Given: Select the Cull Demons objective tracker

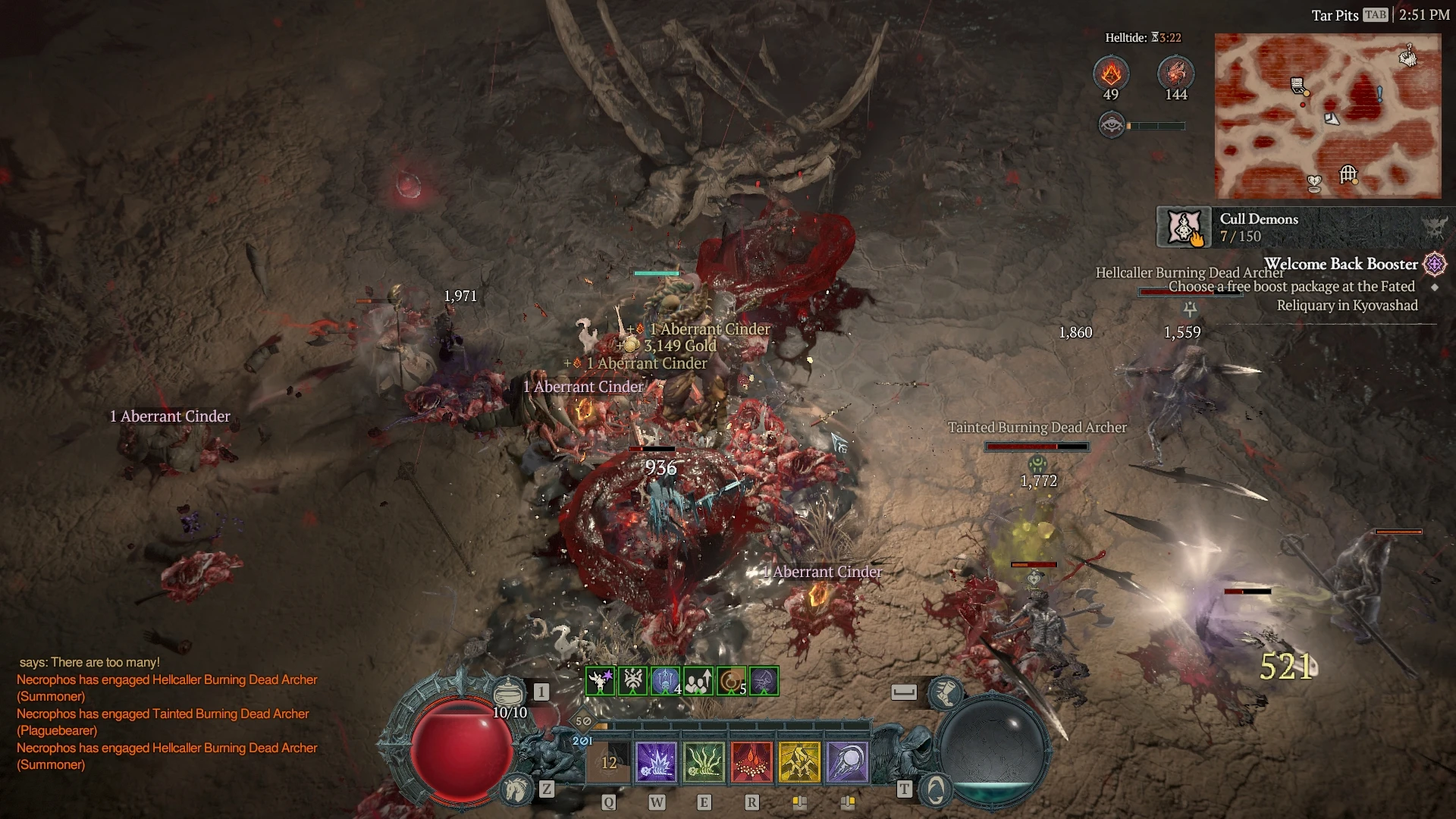Looking at the screenshot, I should (x=1259, y=227).
